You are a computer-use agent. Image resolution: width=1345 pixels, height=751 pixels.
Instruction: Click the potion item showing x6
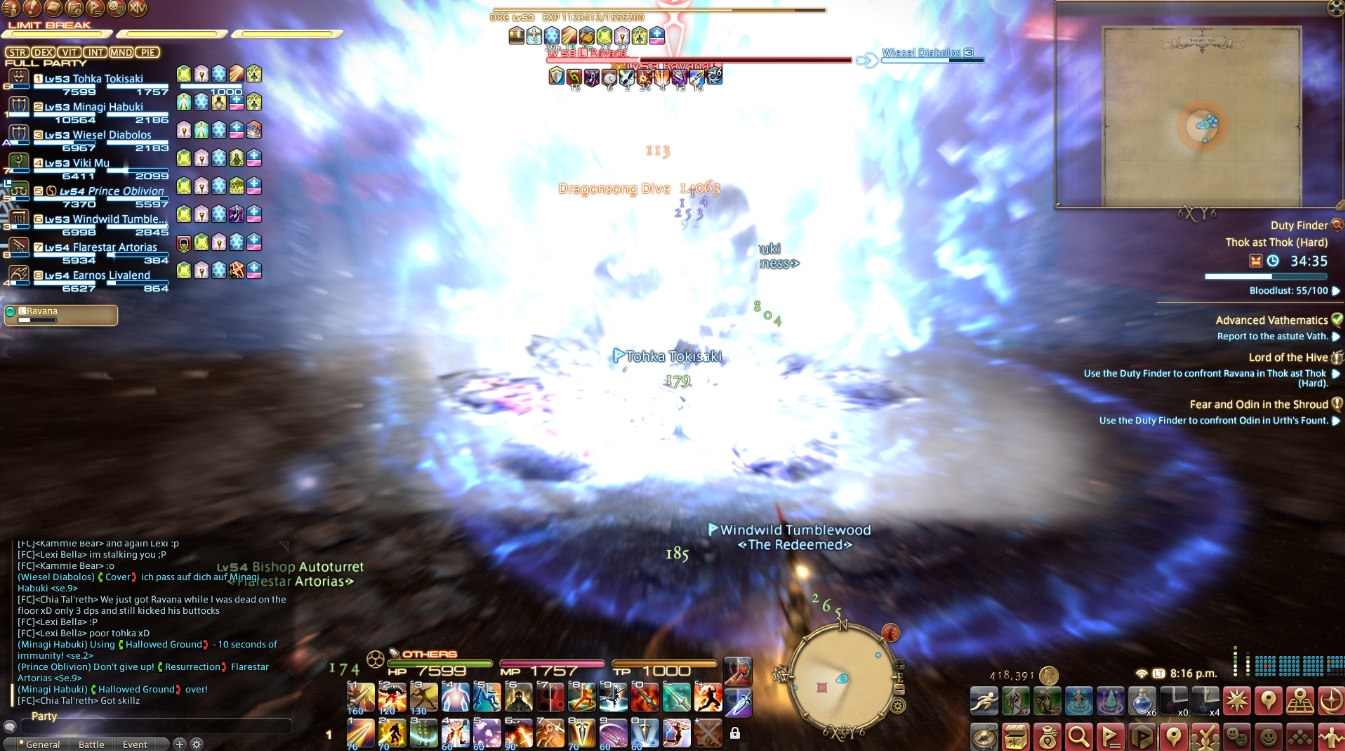tap(1143, 701)
